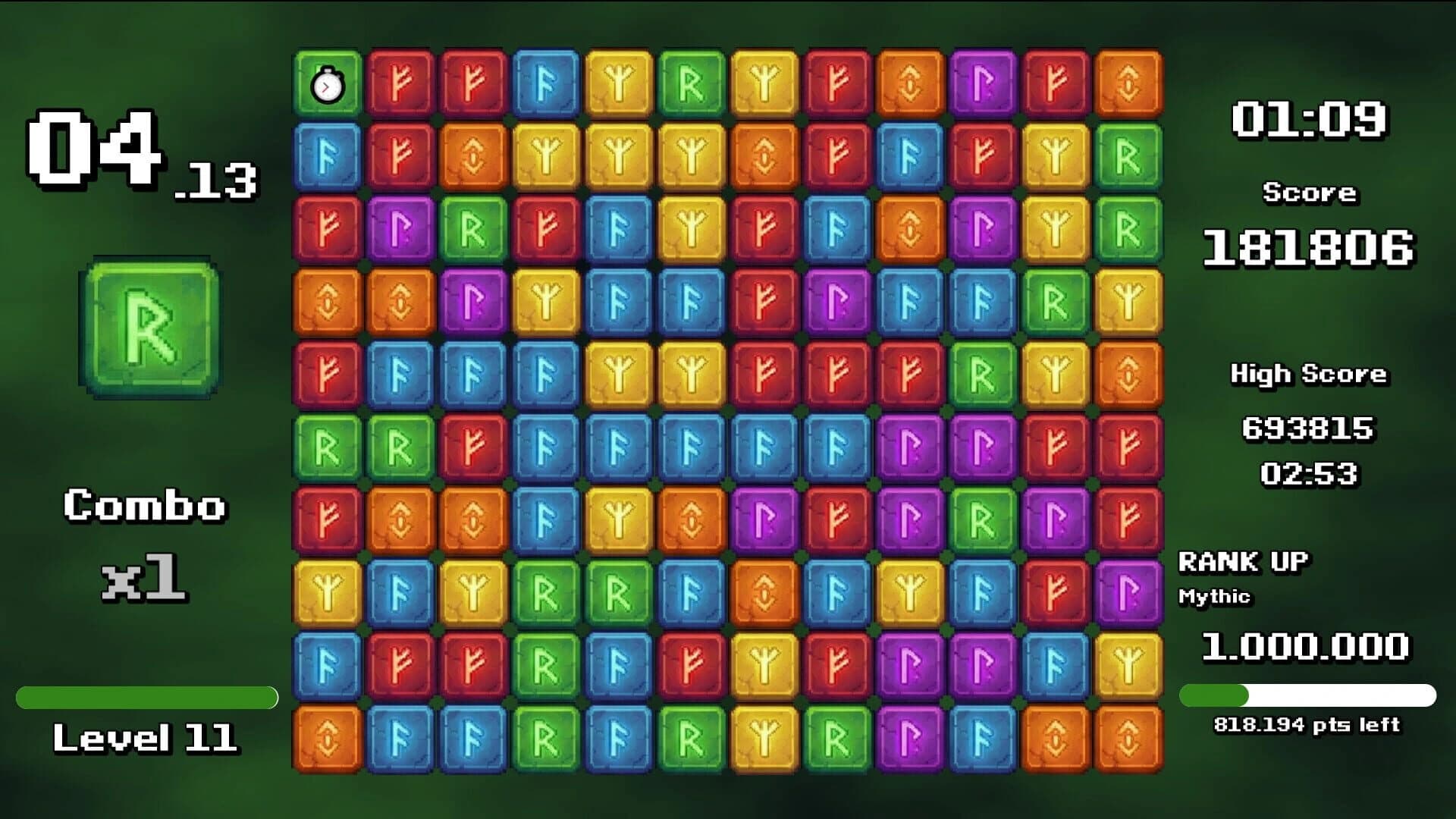This screenshot has width=1456, height=819.
Task: Pick a blue F rune tile in the top row
Action: pos(547,85)
